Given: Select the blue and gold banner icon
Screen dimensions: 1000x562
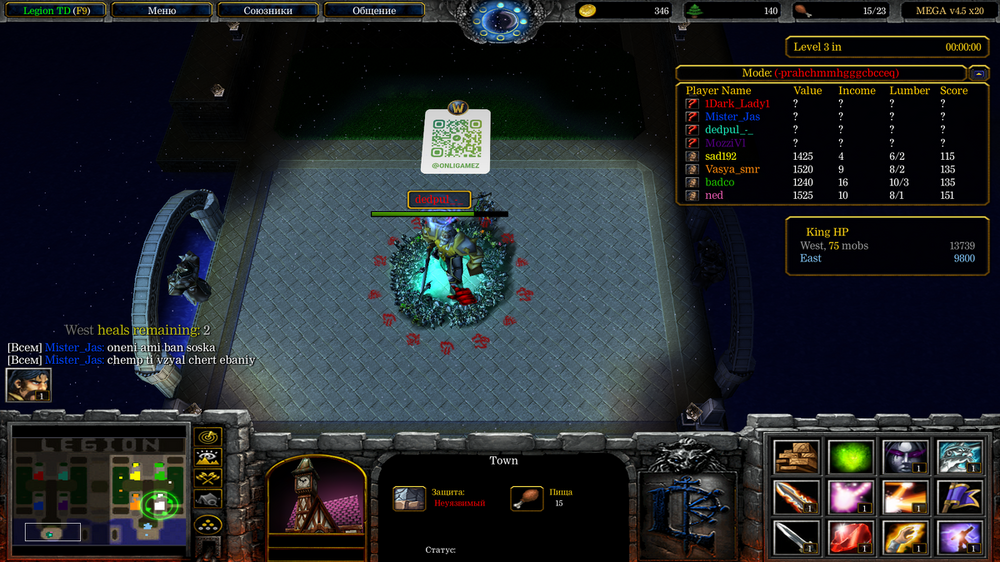Looking at the screenshot, I should tap(959, 496).
